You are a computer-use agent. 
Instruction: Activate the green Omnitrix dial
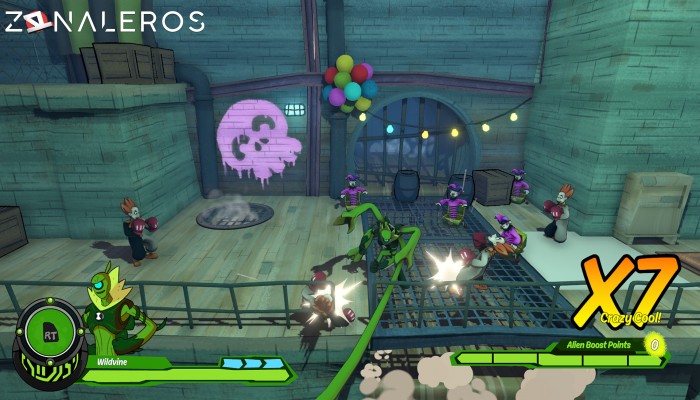click(46, 336)
